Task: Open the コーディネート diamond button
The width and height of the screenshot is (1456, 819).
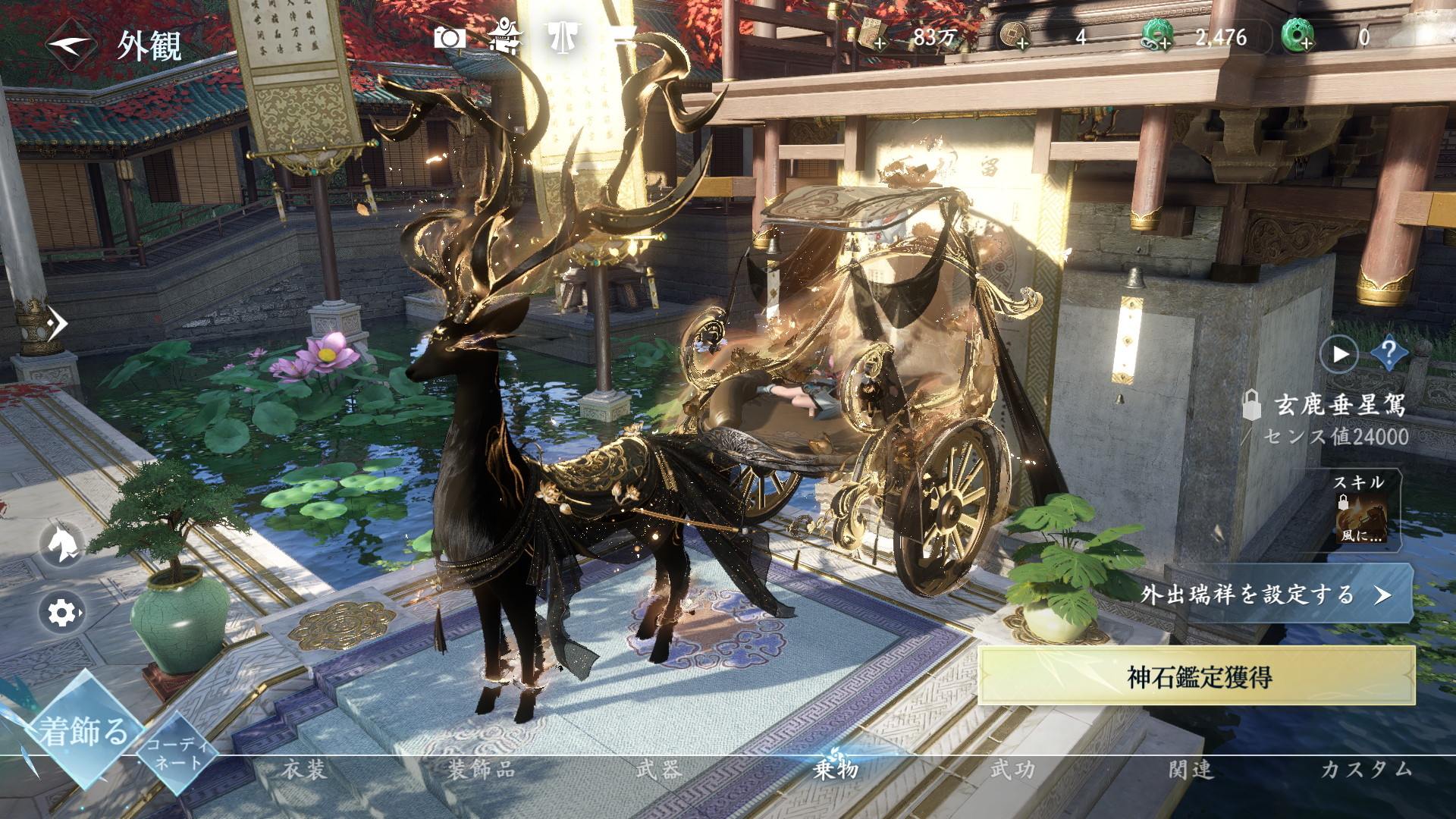Action: point(176,753)
